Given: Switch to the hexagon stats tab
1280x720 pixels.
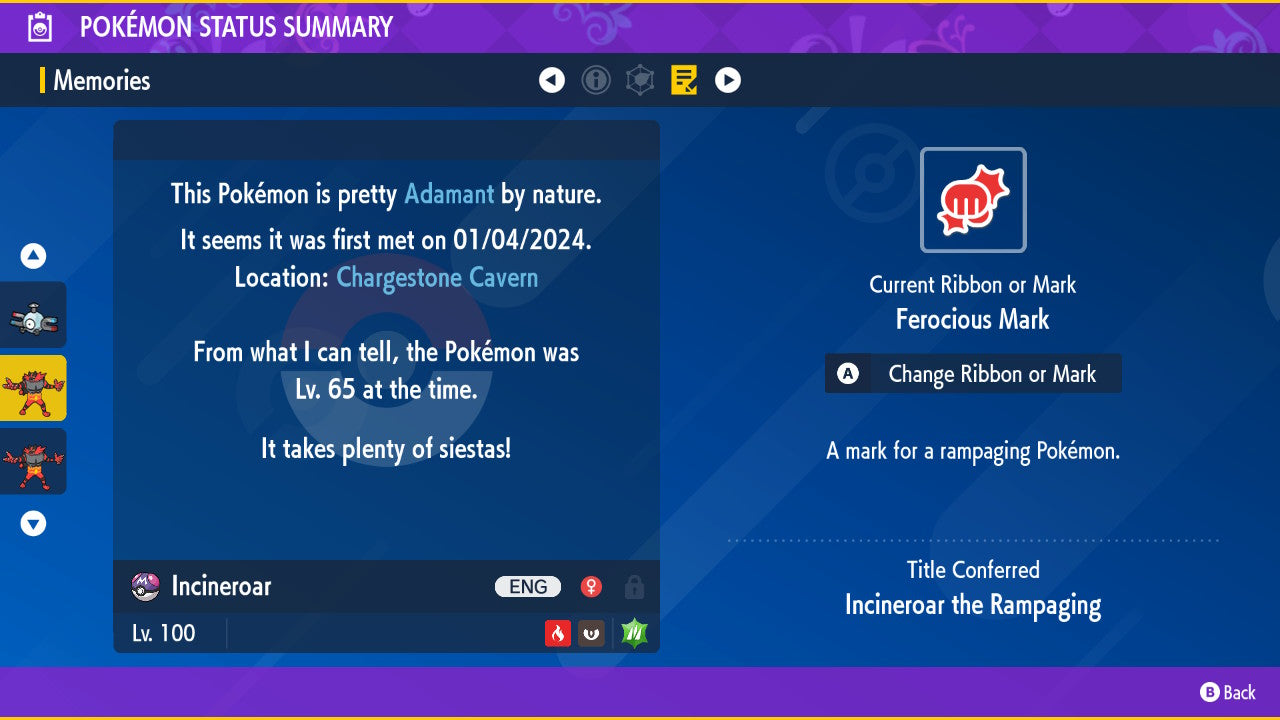Looking at the screenshot, I should point(640,80).
